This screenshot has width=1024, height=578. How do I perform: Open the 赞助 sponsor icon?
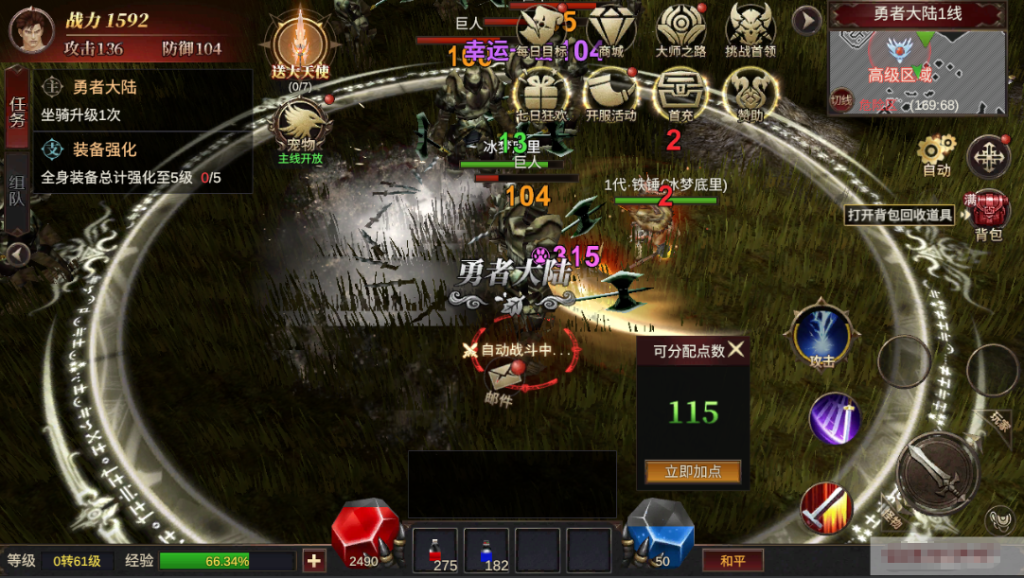point(750,94)
